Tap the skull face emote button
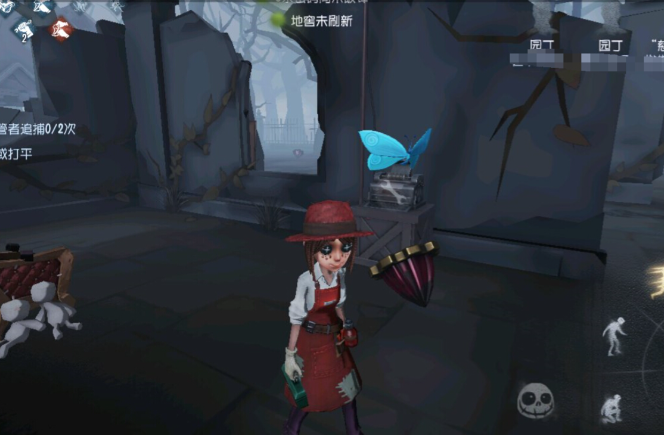664x435 pixels. pyautogui.click(x=535, y=401)
